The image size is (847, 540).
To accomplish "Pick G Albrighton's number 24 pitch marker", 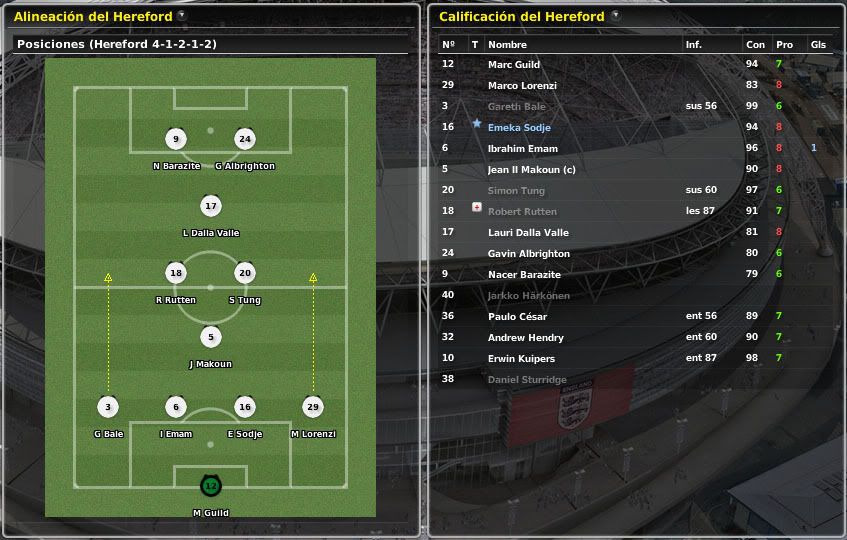I will (245, 139).
